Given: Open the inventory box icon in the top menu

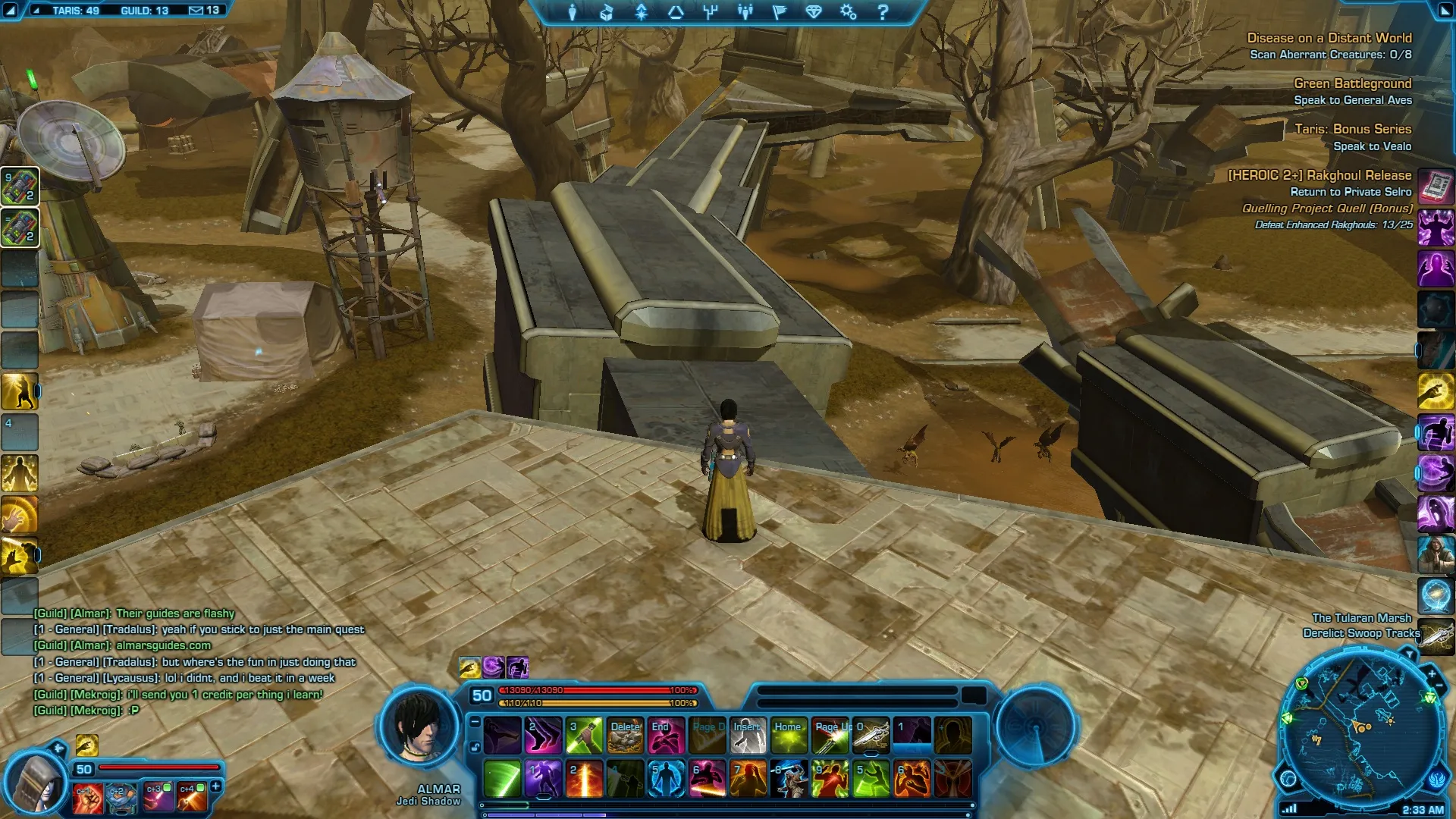Looking at the screenshot, I should click(x=606, y=12).
